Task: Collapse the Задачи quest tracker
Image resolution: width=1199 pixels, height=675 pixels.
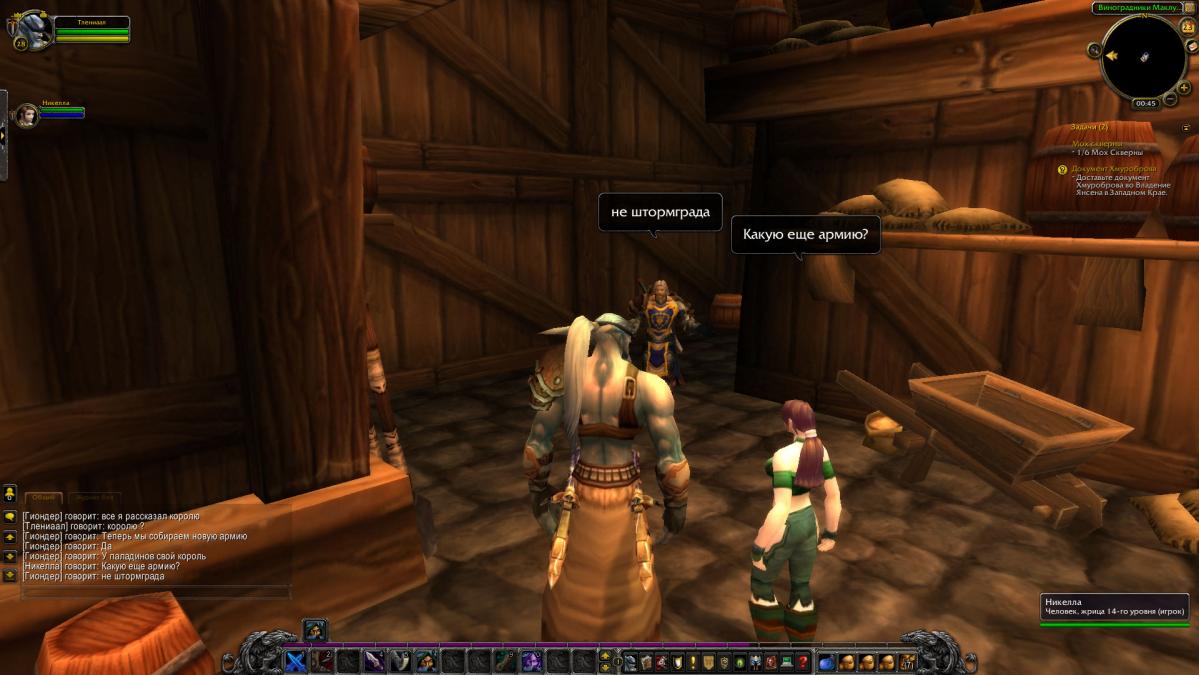Action: (1186, 128)
